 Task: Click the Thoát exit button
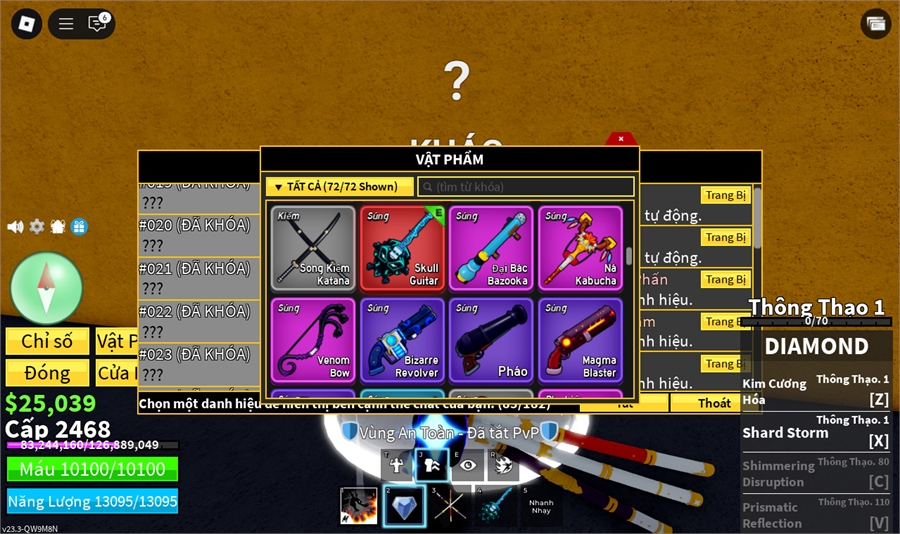coord(714,403)
